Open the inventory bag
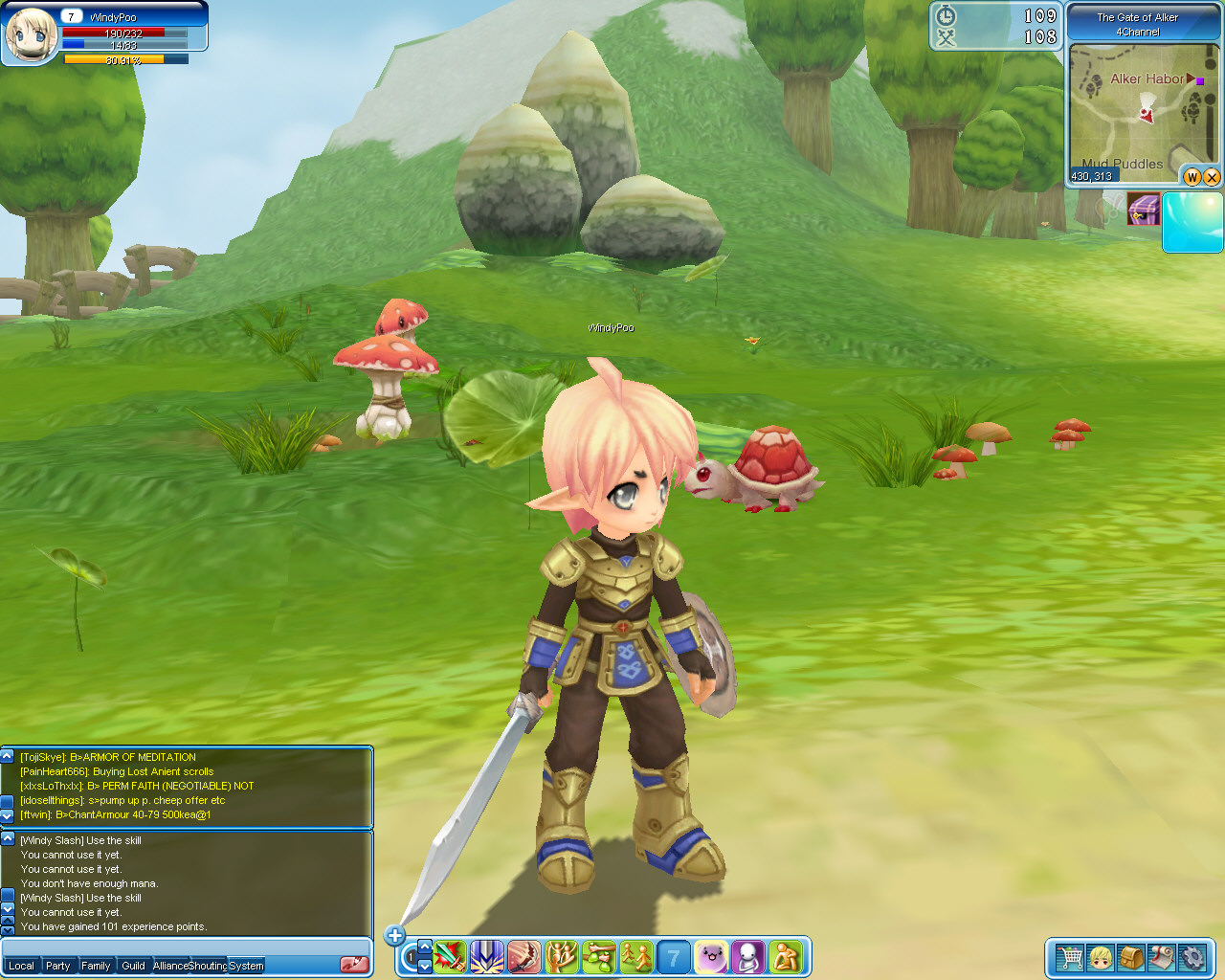 tap(1131, 957)
